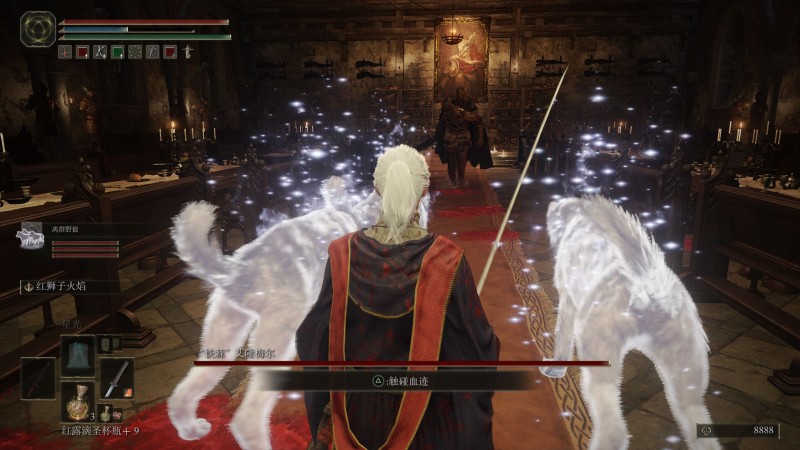Click the octagonal compass emblem beside the health bar
The image size is (800, 450).
pyautogui.click(x=38, y=29)
